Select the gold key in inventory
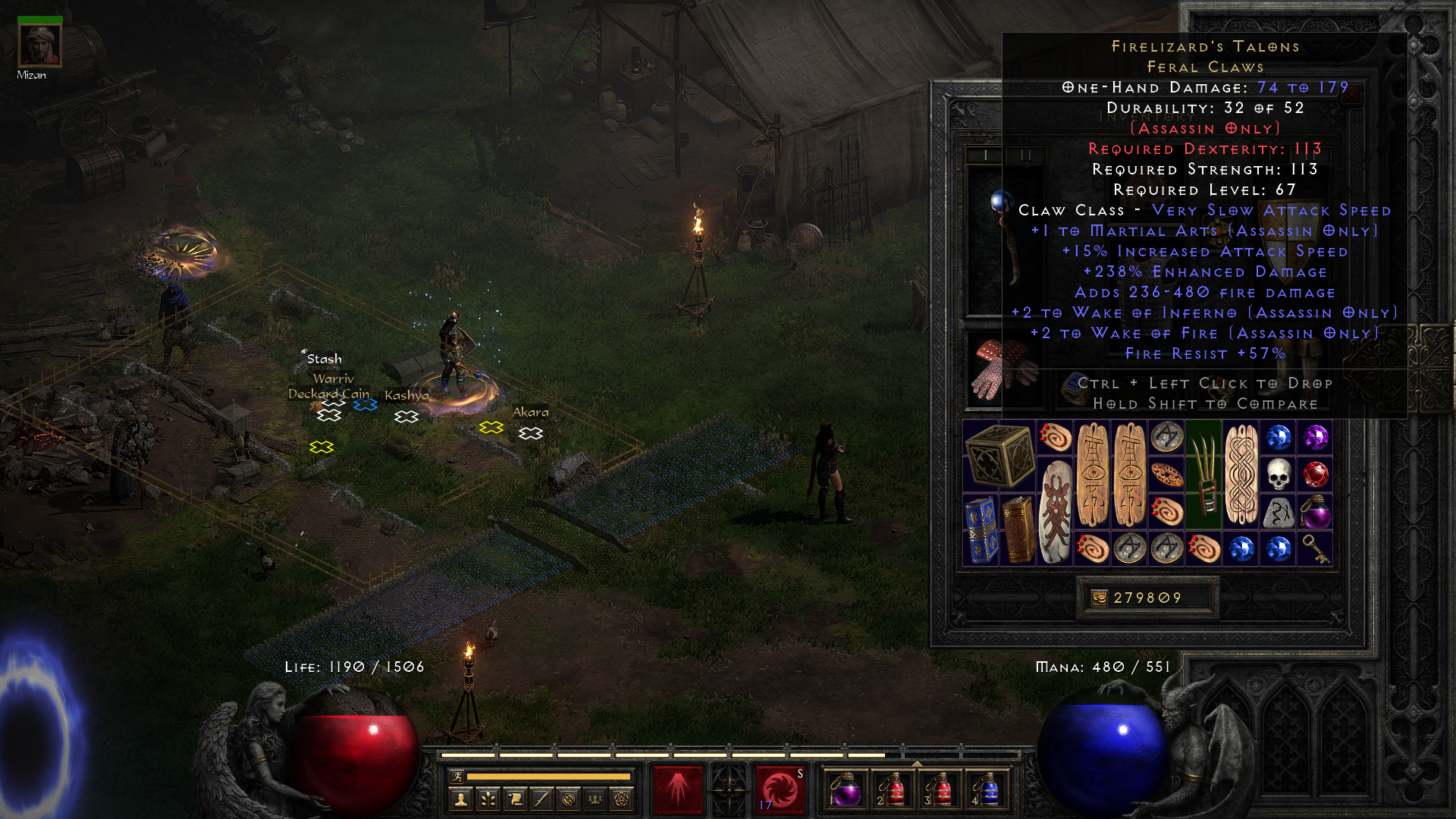 pyautogui.click(x=1315, y=549)
